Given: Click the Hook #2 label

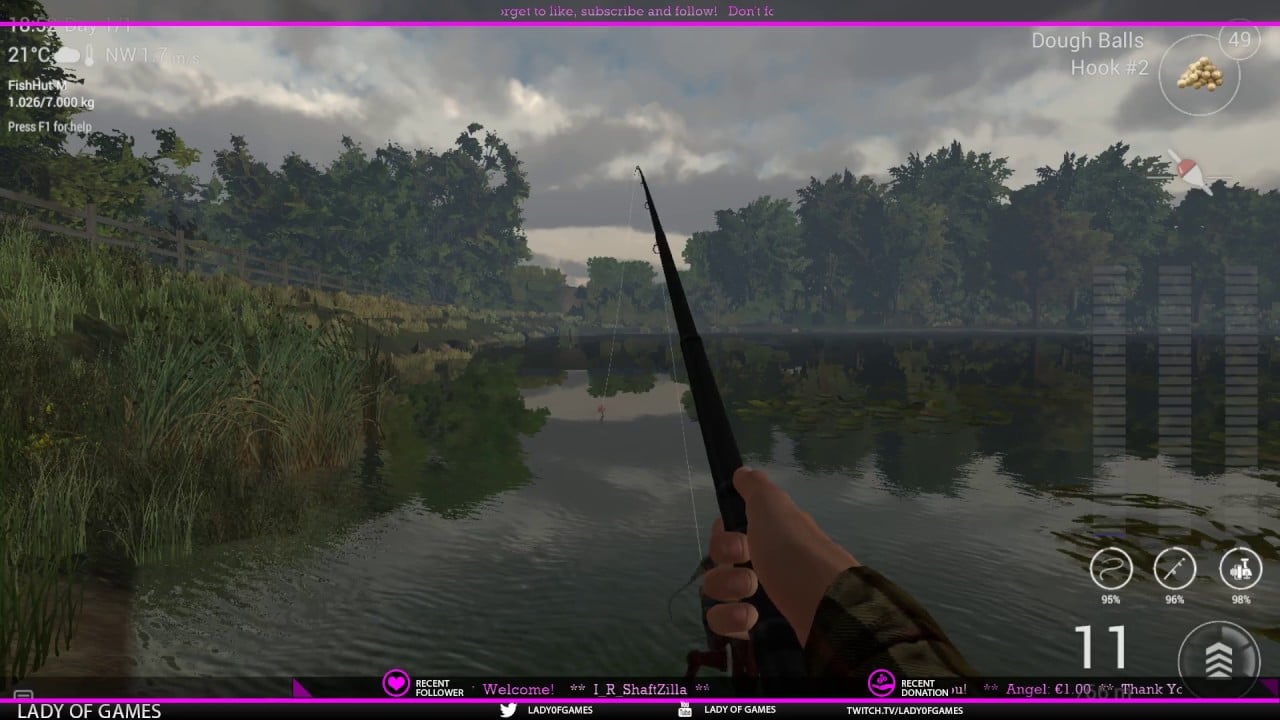Looking at the screenshot, I should [x=1110, y=67].
